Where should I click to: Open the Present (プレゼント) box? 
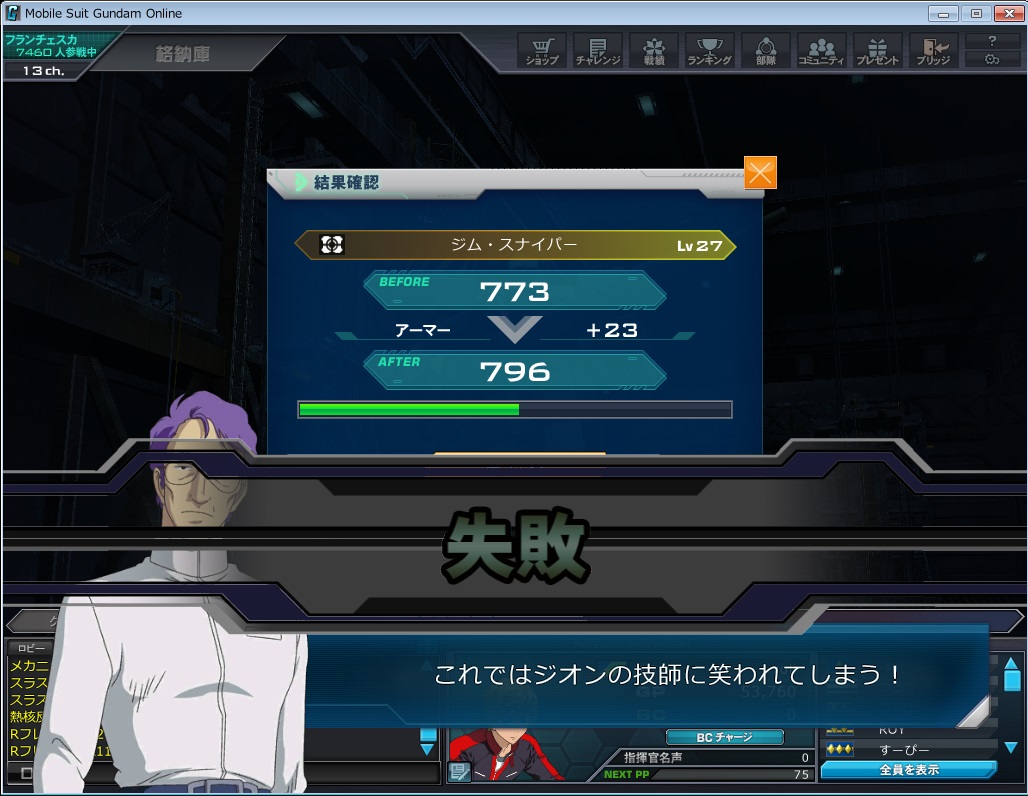(878, 51)
